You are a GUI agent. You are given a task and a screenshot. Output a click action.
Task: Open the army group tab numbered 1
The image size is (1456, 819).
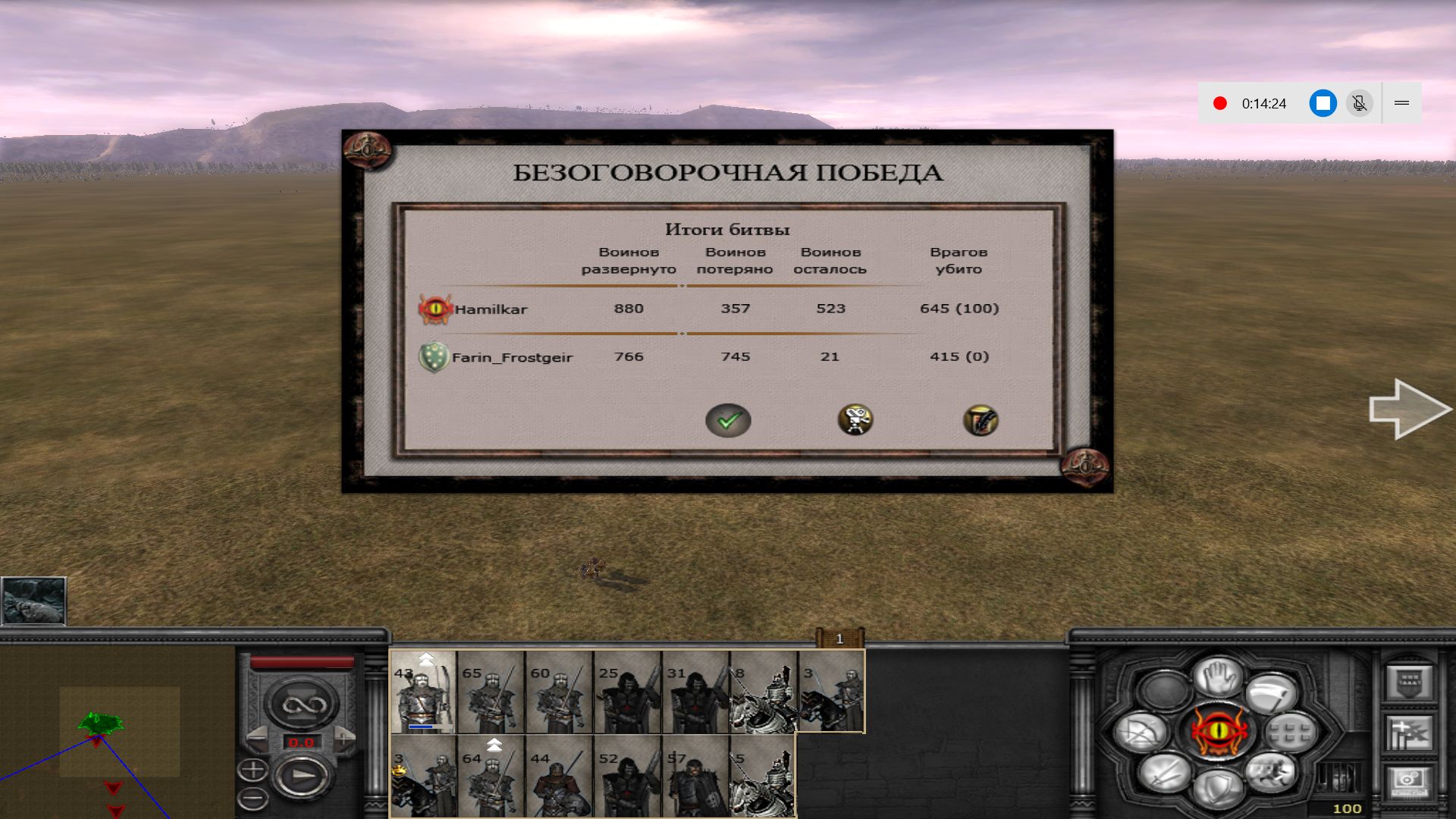tap(839, 639)
